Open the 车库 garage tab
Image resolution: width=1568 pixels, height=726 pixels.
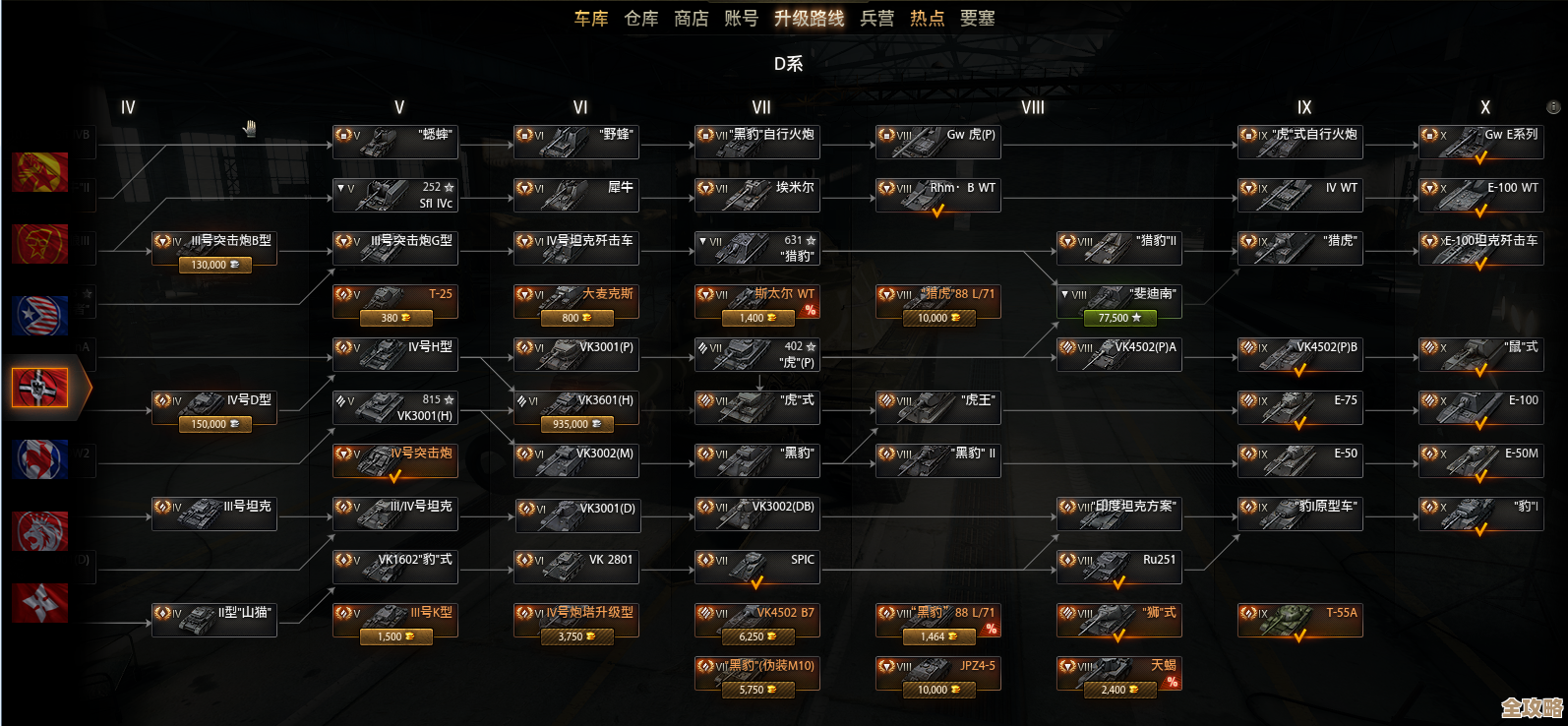[x=591, y=19]
